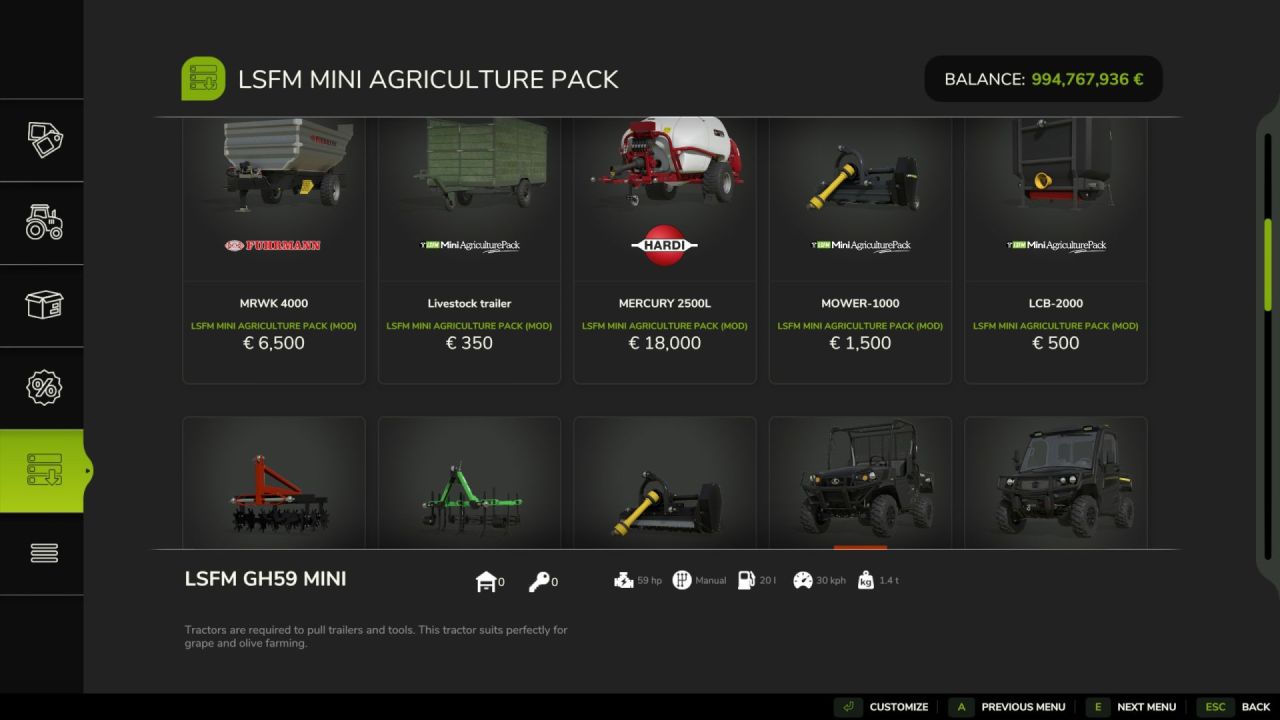Open the sales discount category icon
Viewport: 1280px width, 720px height.
tap(42, 387)
